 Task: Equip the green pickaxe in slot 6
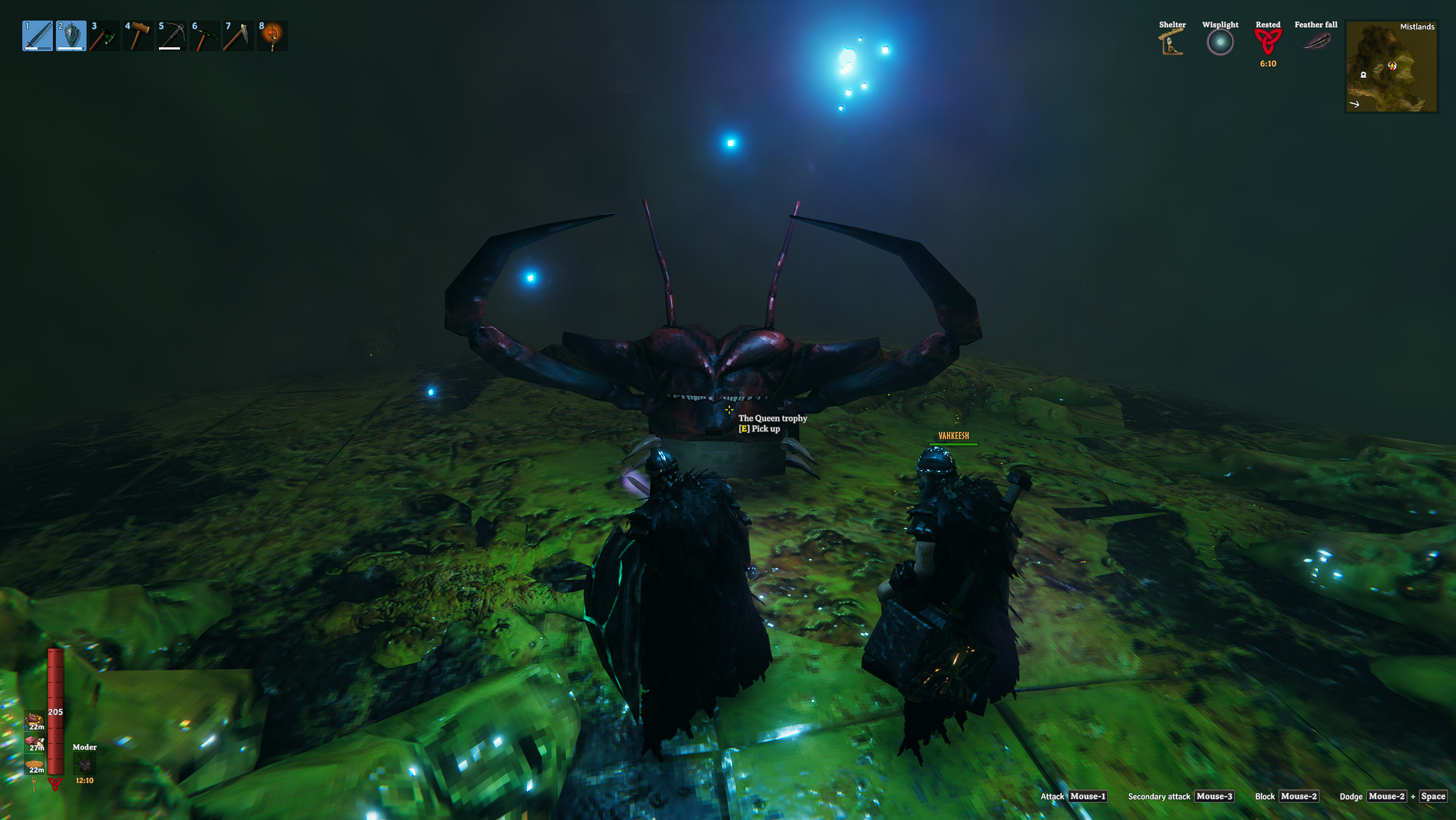[x=205, y=36]
